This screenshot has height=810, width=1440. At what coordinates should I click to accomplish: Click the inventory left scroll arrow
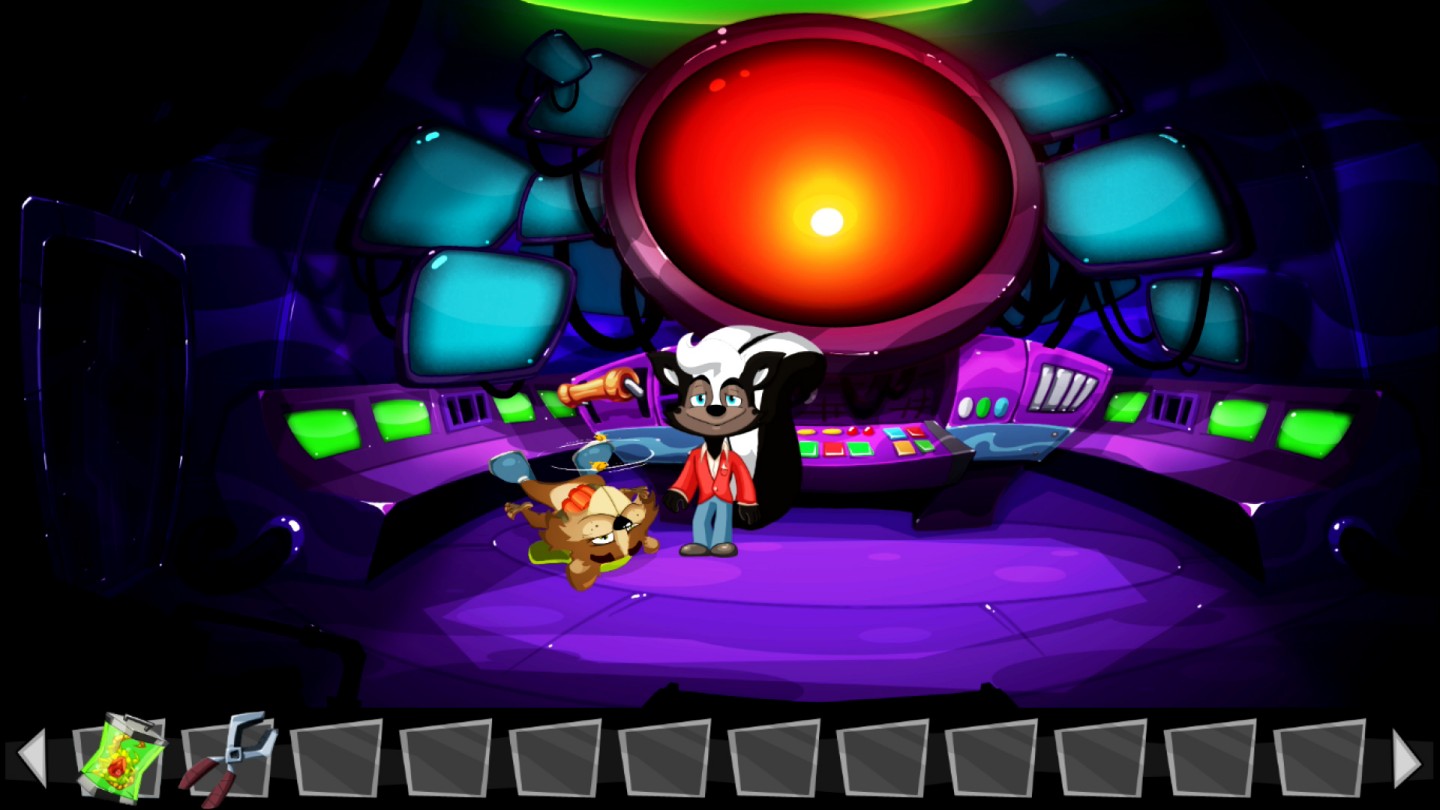coord(33,757)
